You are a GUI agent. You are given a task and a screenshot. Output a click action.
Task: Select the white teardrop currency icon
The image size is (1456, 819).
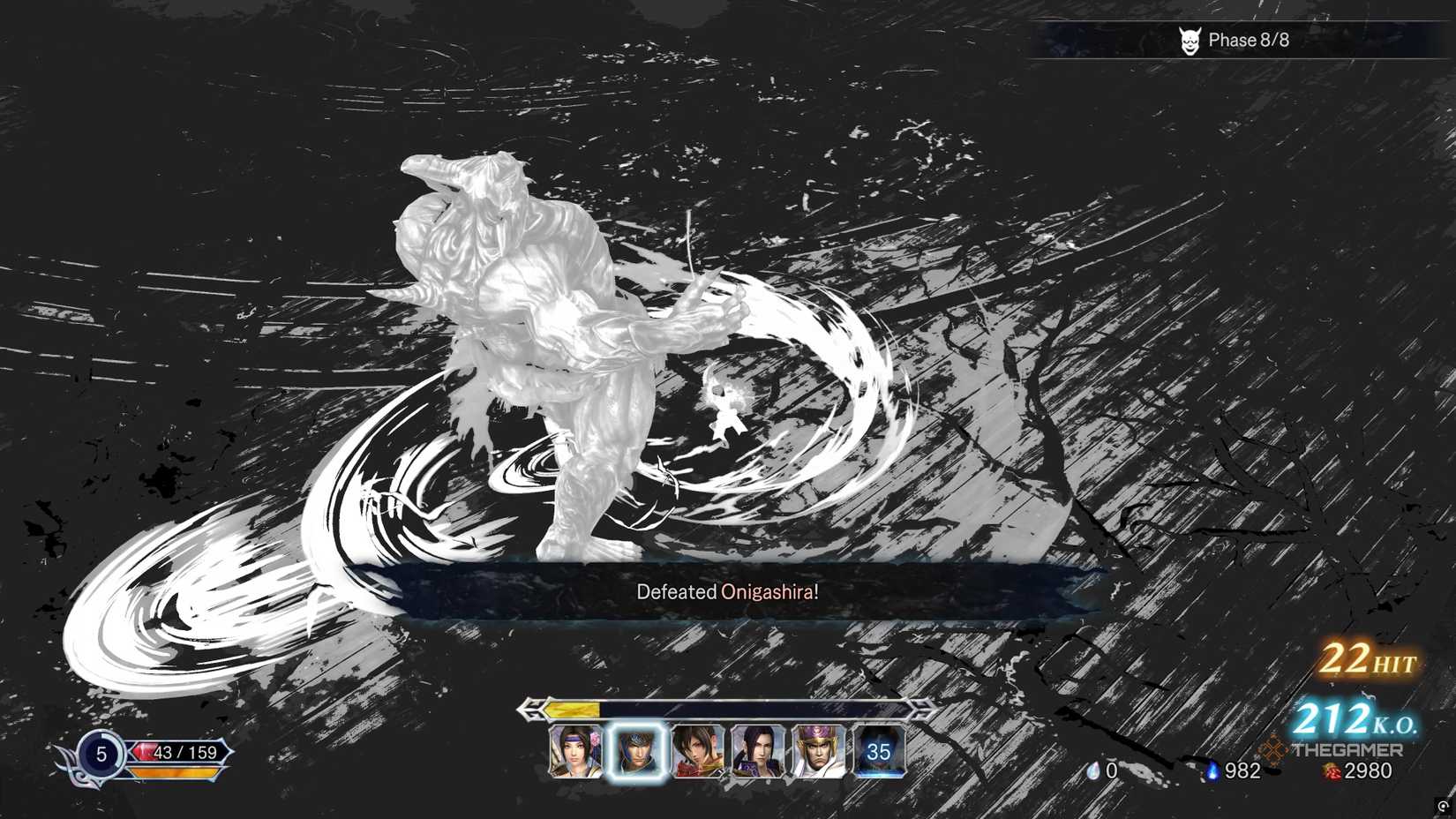pyautogui.click(x=1095, y=770)
